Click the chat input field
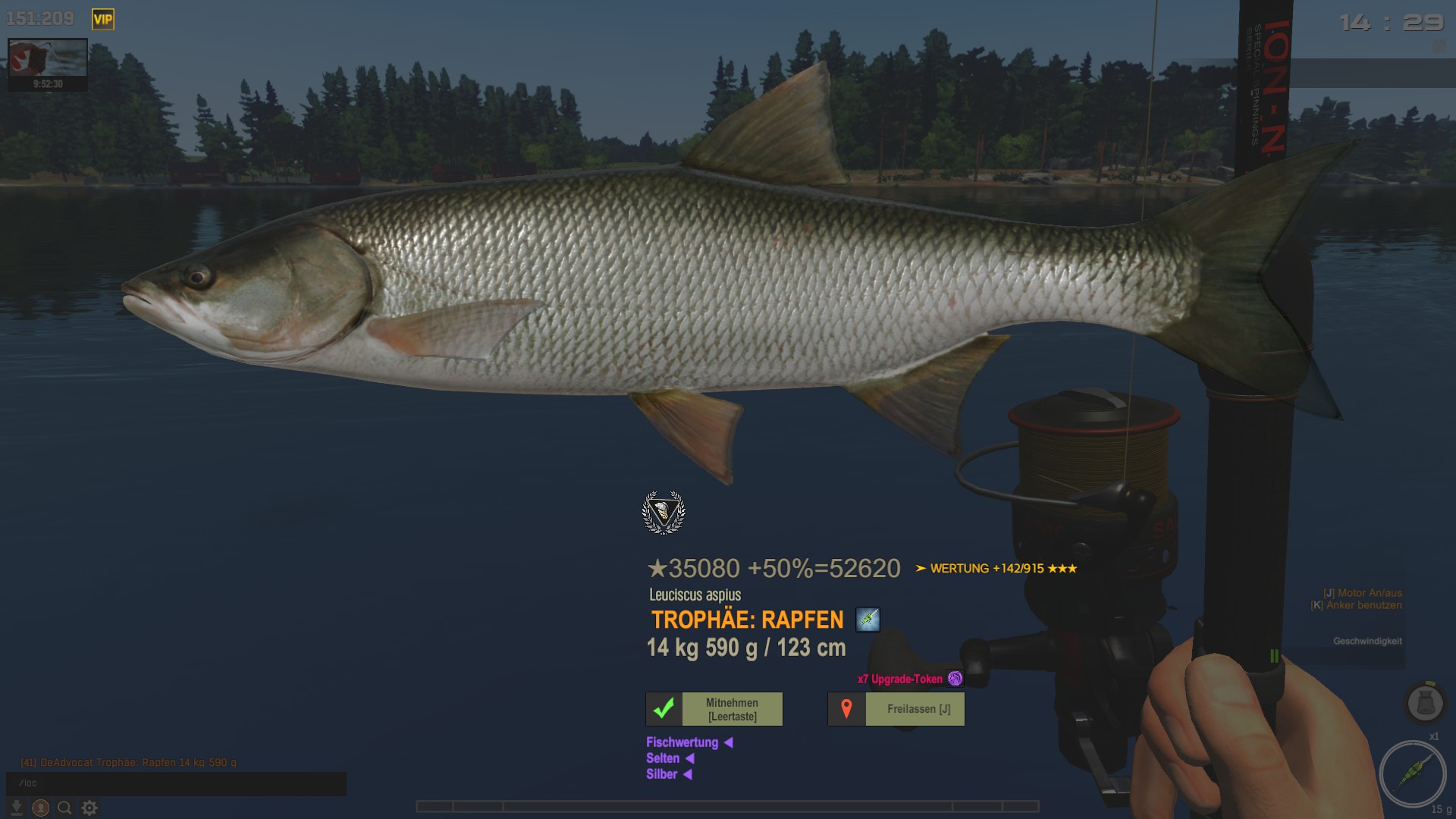Screen dimensions: 1456x819 (x=176, y=783)
